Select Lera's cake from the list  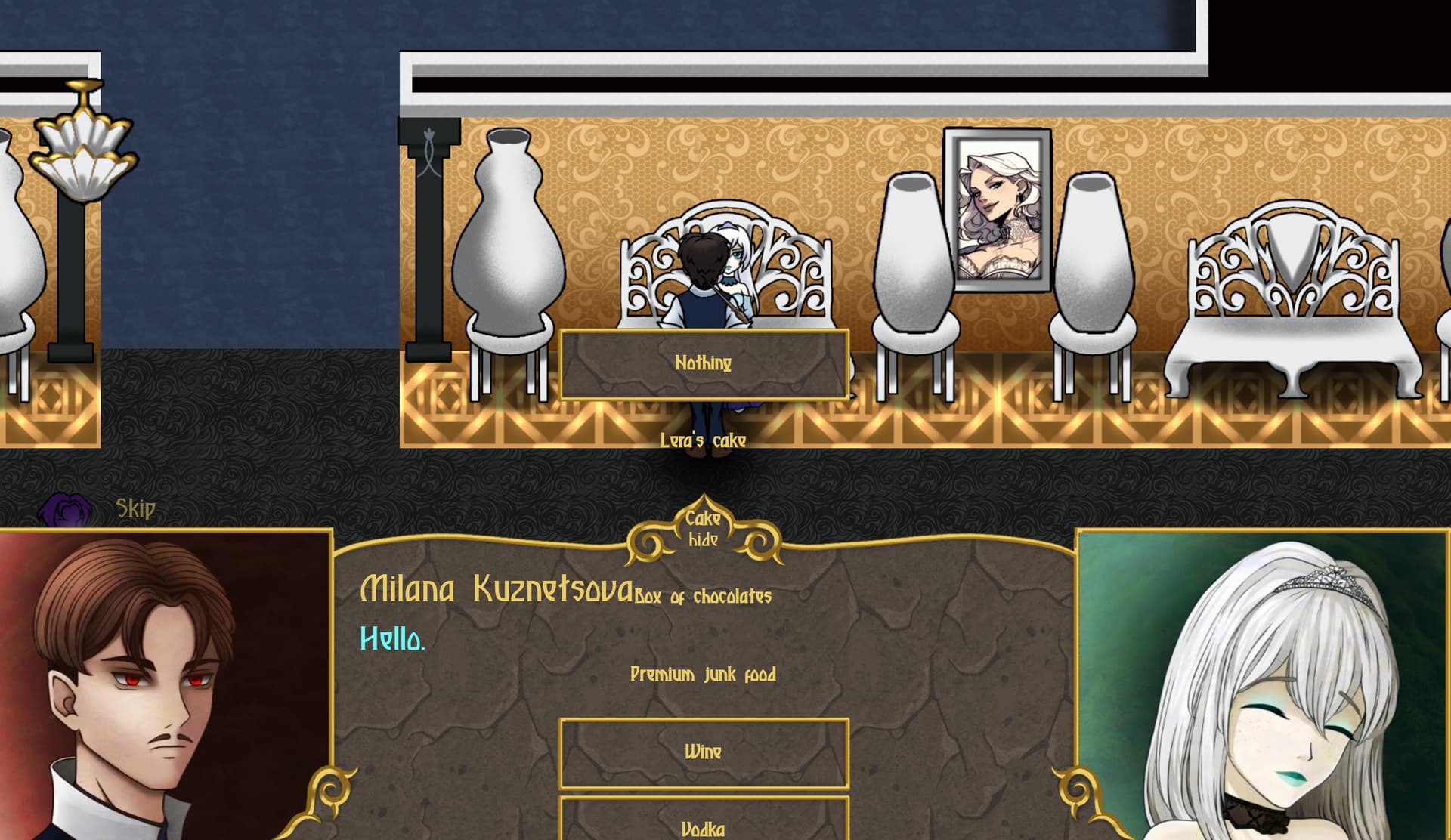(x=703, y=440)
